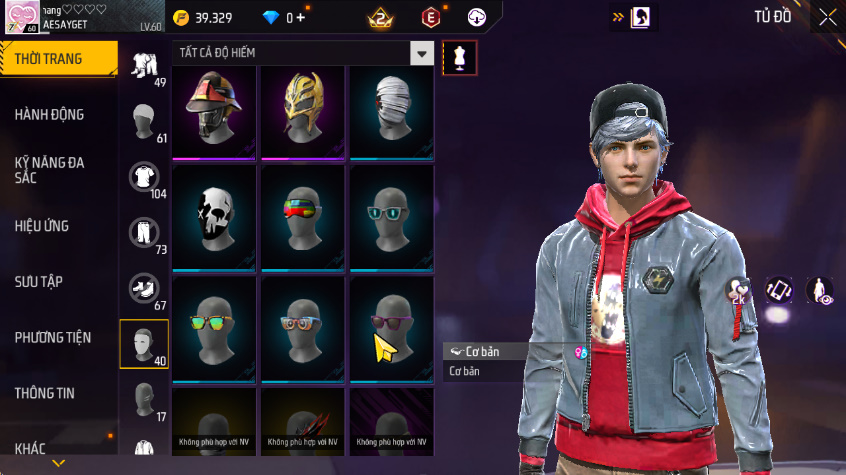This screenshot has width=846, height=475.
Task: Show the Thông Tin tab
Action: (44, 393)
